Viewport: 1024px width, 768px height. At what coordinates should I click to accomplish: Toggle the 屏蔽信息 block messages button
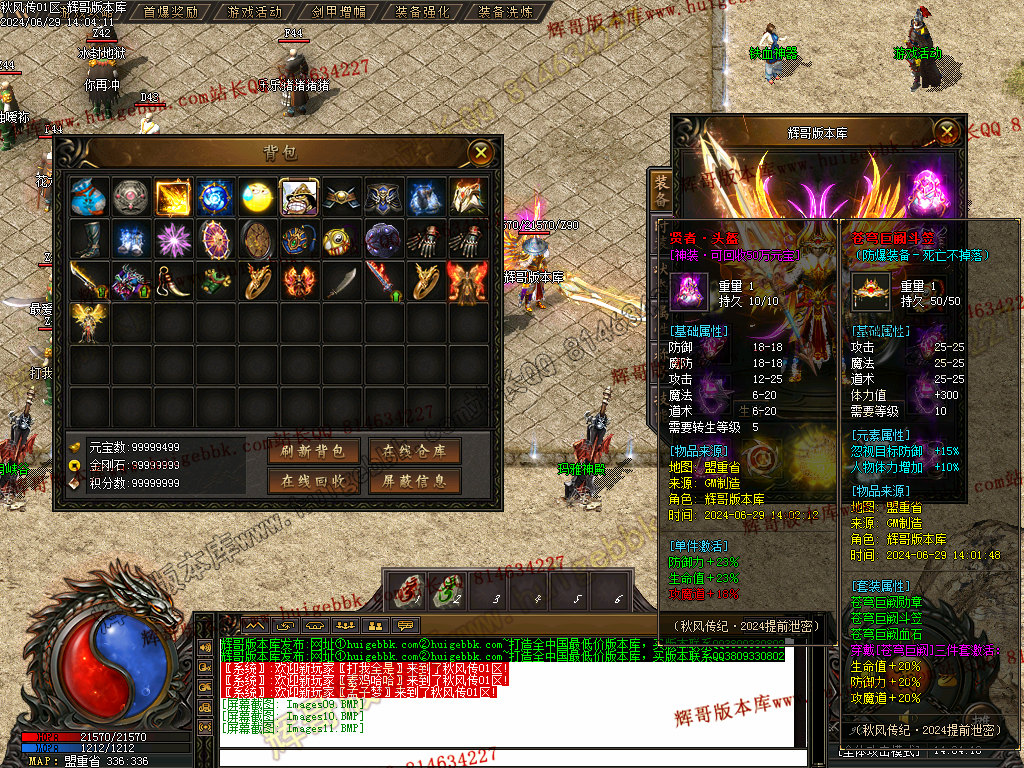click(x=414, y=481)
